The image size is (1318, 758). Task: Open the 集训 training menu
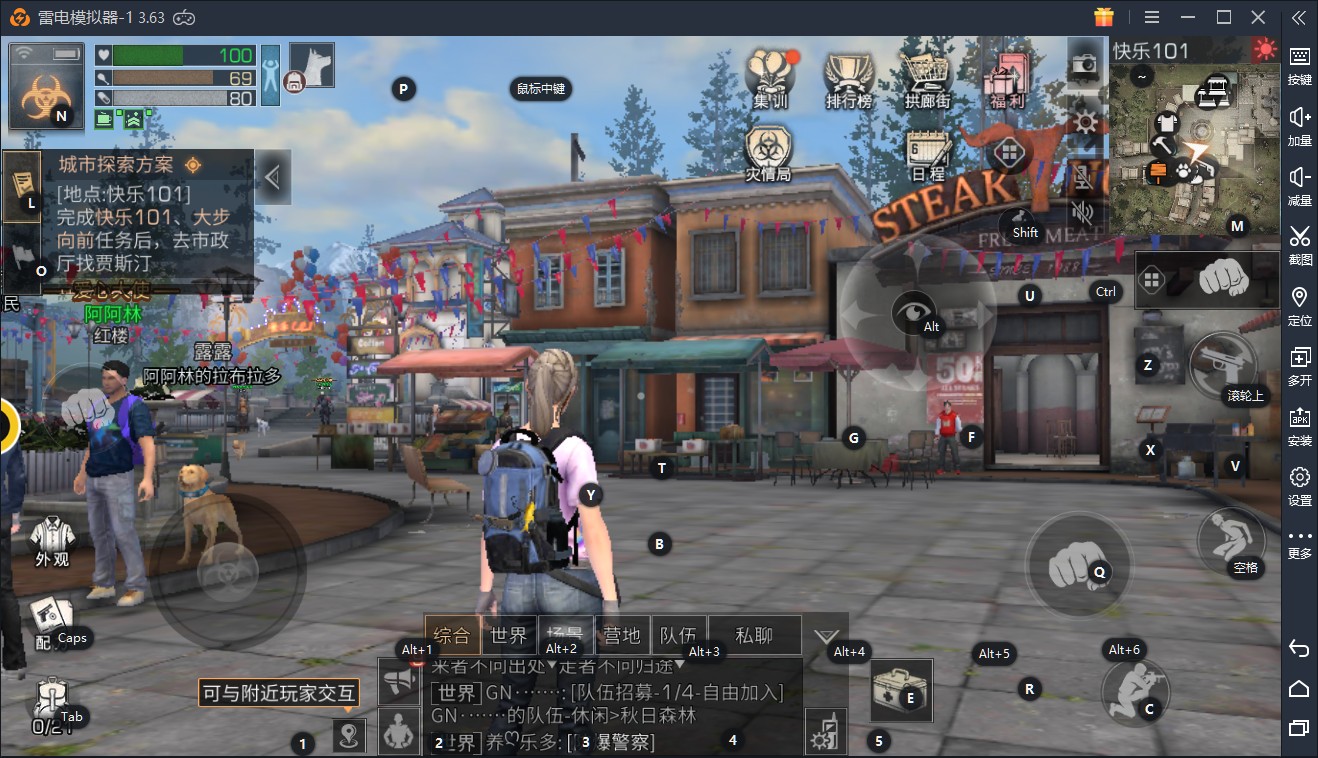pos(771,78)
